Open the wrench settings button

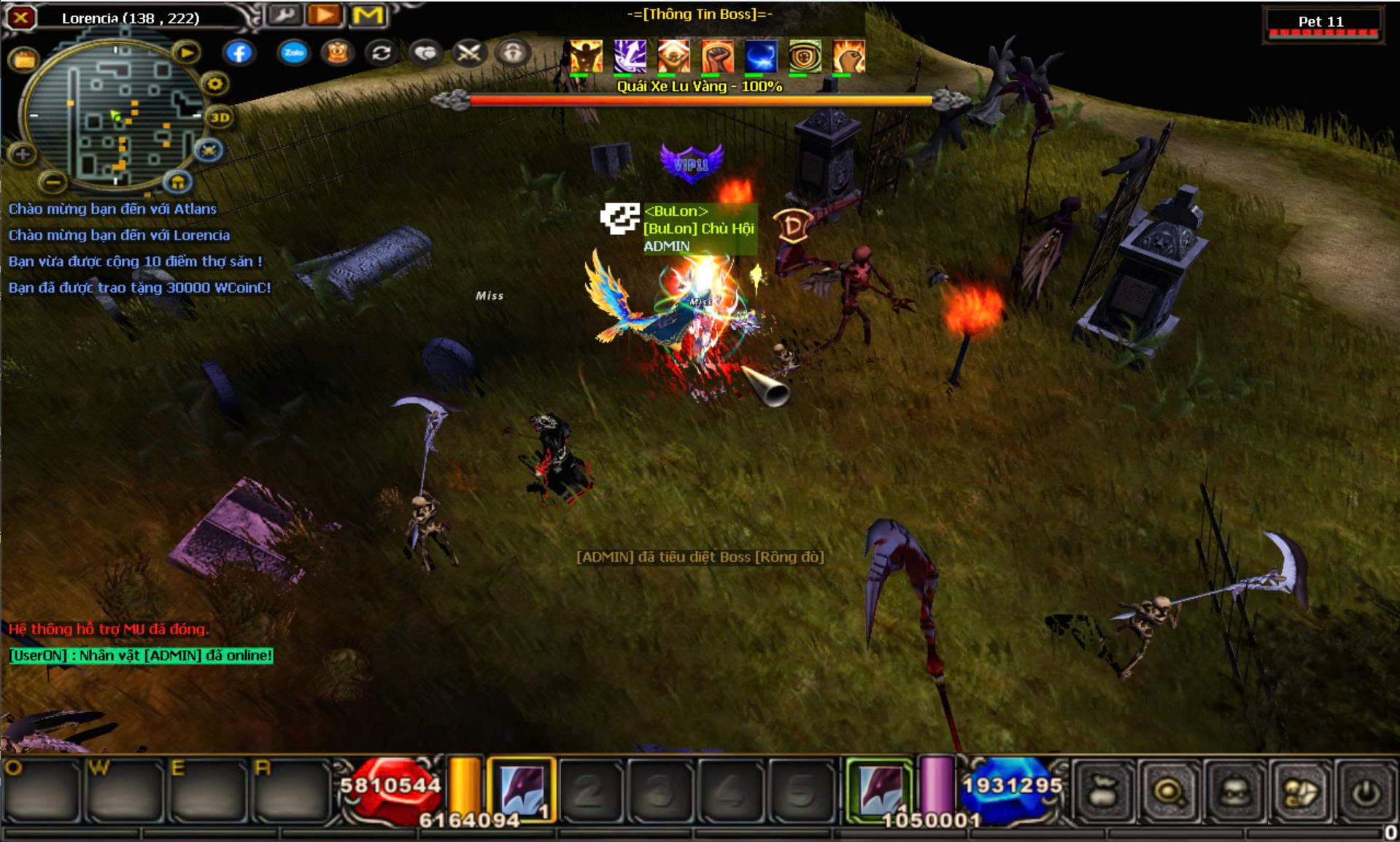285,15
